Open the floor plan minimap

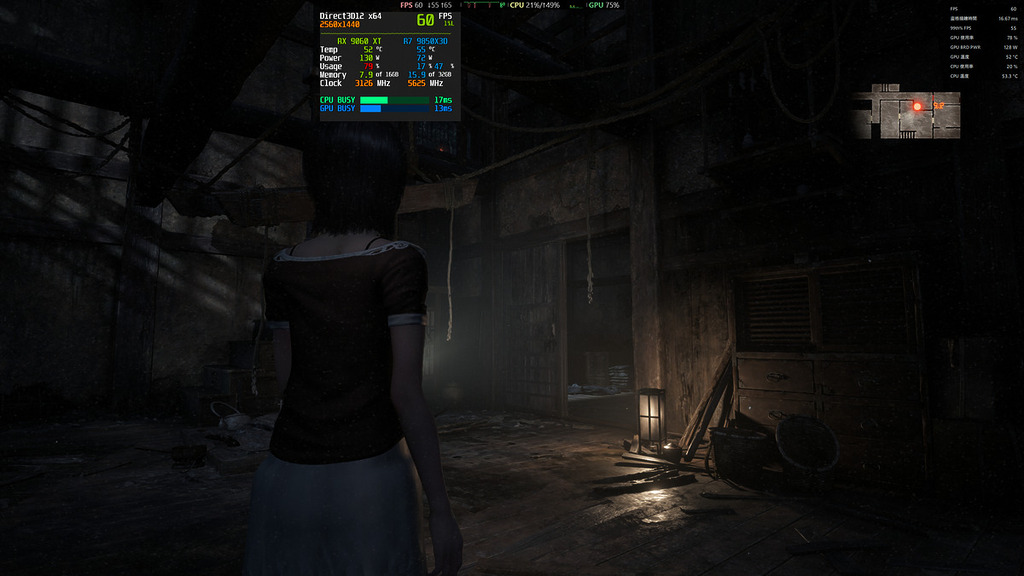click(906, 115)
